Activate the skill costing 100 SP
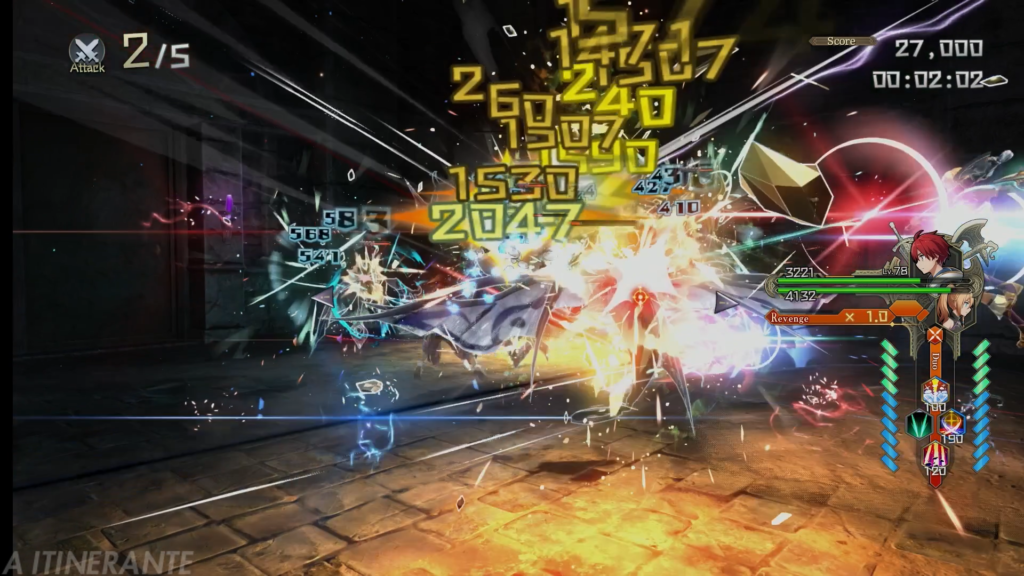The height and width of the screenshot is (576, 1024). (934, 393)
